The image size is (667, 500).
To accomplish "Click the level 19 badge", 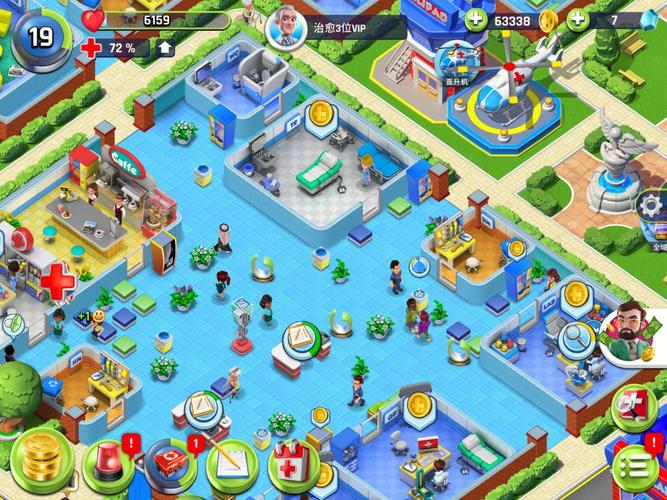I will tap(39, 37).
